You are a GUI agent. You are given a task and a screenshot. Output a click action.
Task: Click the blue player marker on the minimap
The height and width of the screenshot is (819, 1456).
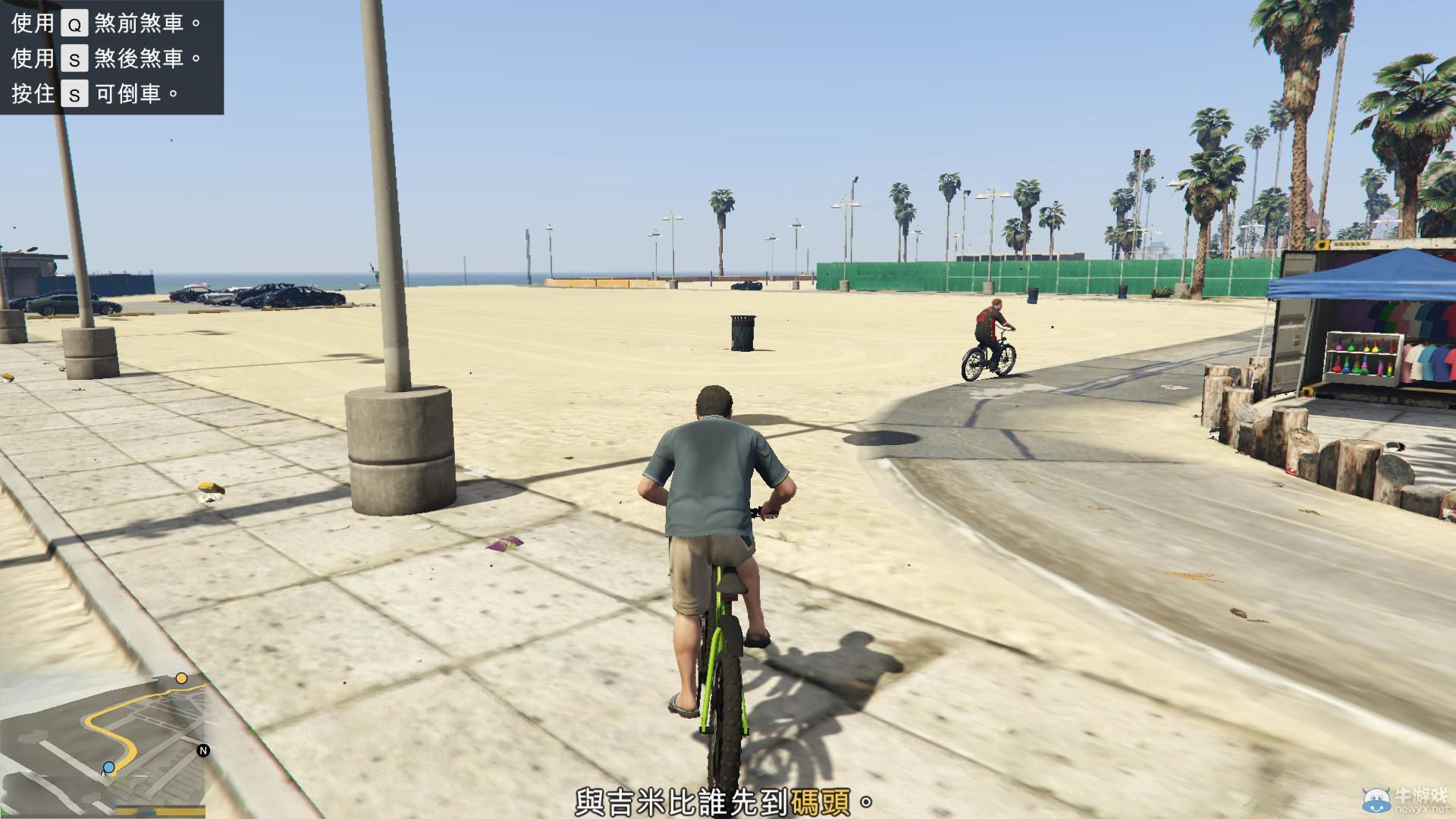(x=108, y=767)
